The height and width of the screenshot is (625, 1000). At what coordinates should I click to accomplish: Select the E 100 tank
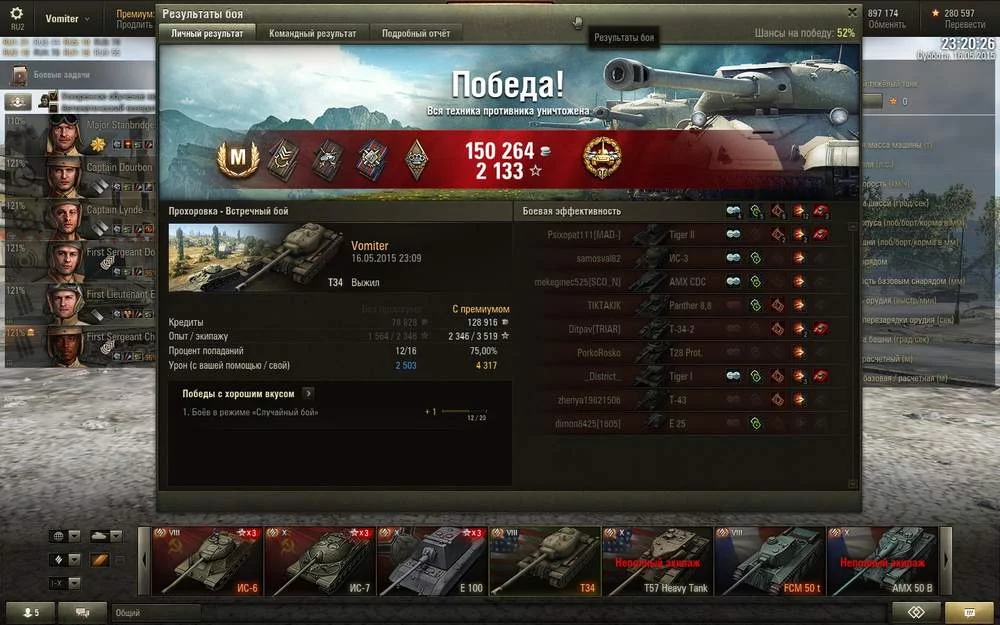tap(431, 561)
